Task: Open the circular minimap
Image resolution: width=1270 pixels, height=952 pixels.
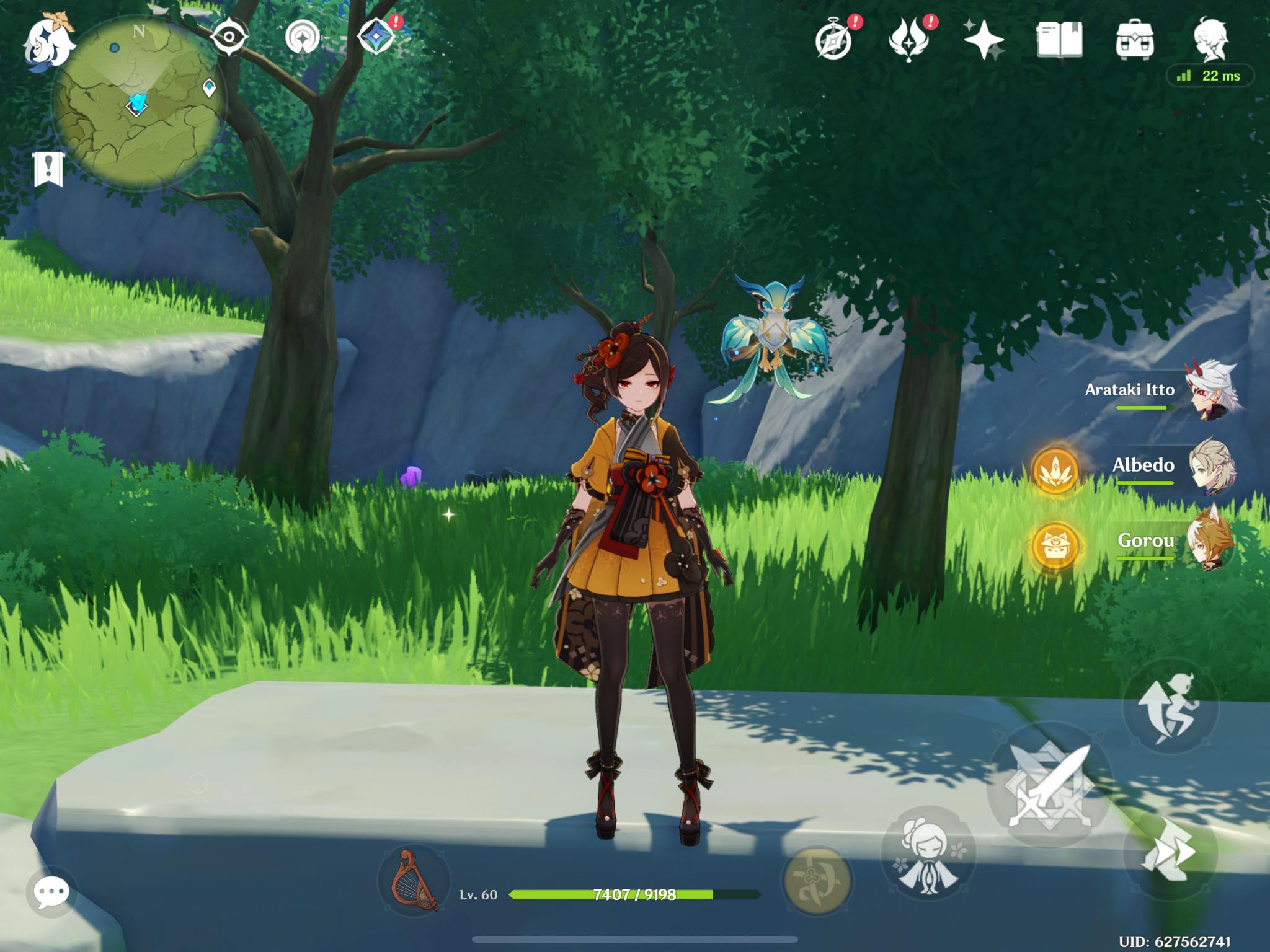Action: (138, 102)
